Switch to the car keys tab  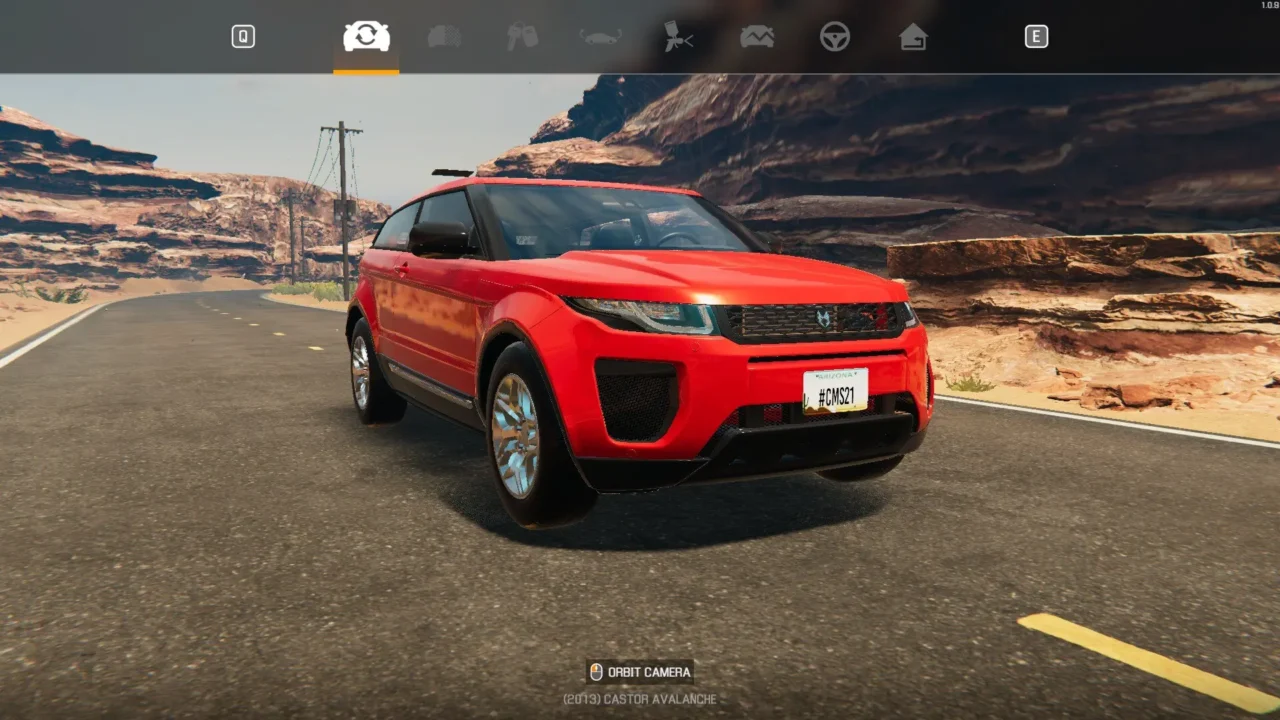[x=522, y=37]
